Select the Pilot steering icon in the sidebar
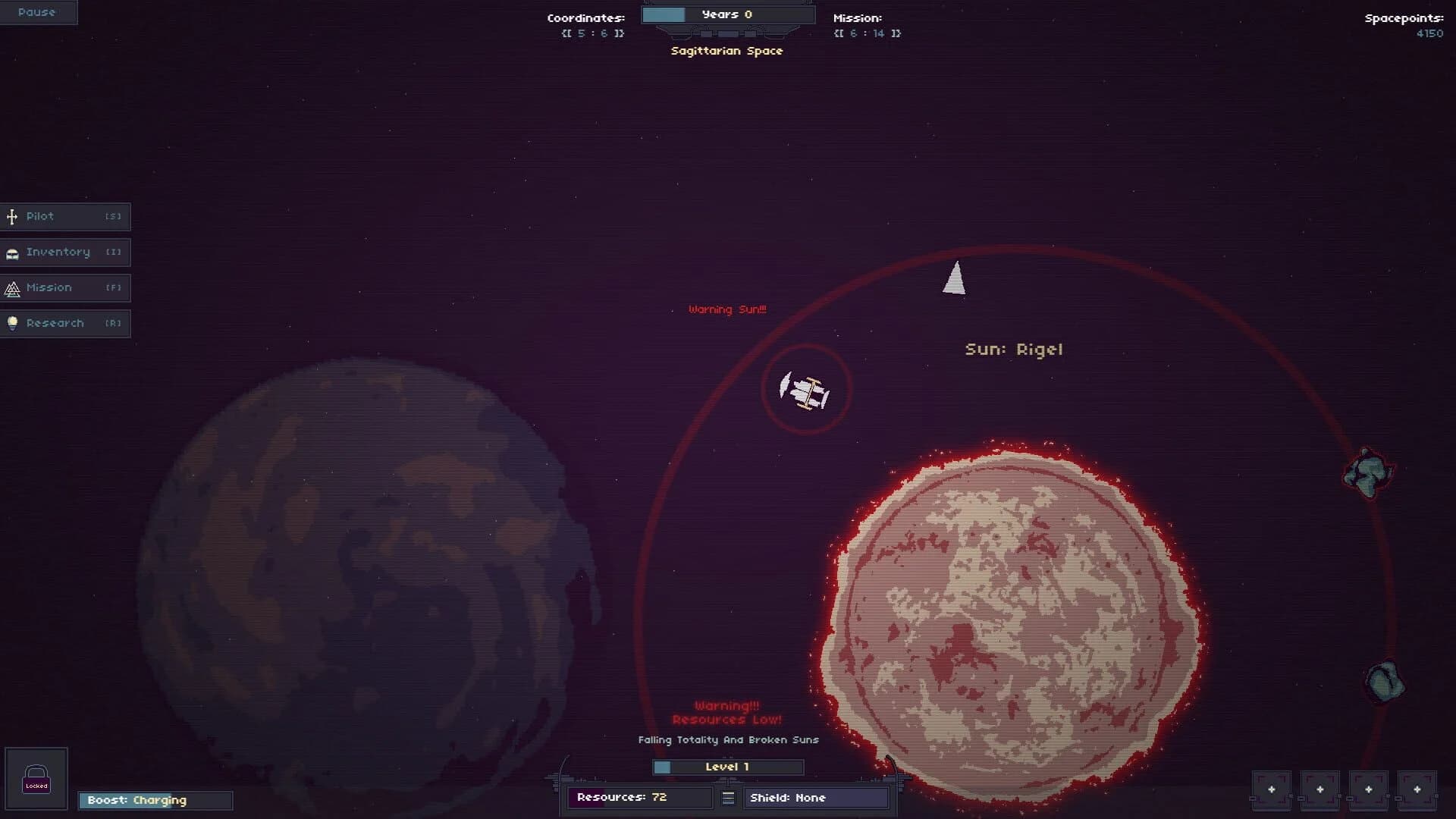 coord(11,216)
